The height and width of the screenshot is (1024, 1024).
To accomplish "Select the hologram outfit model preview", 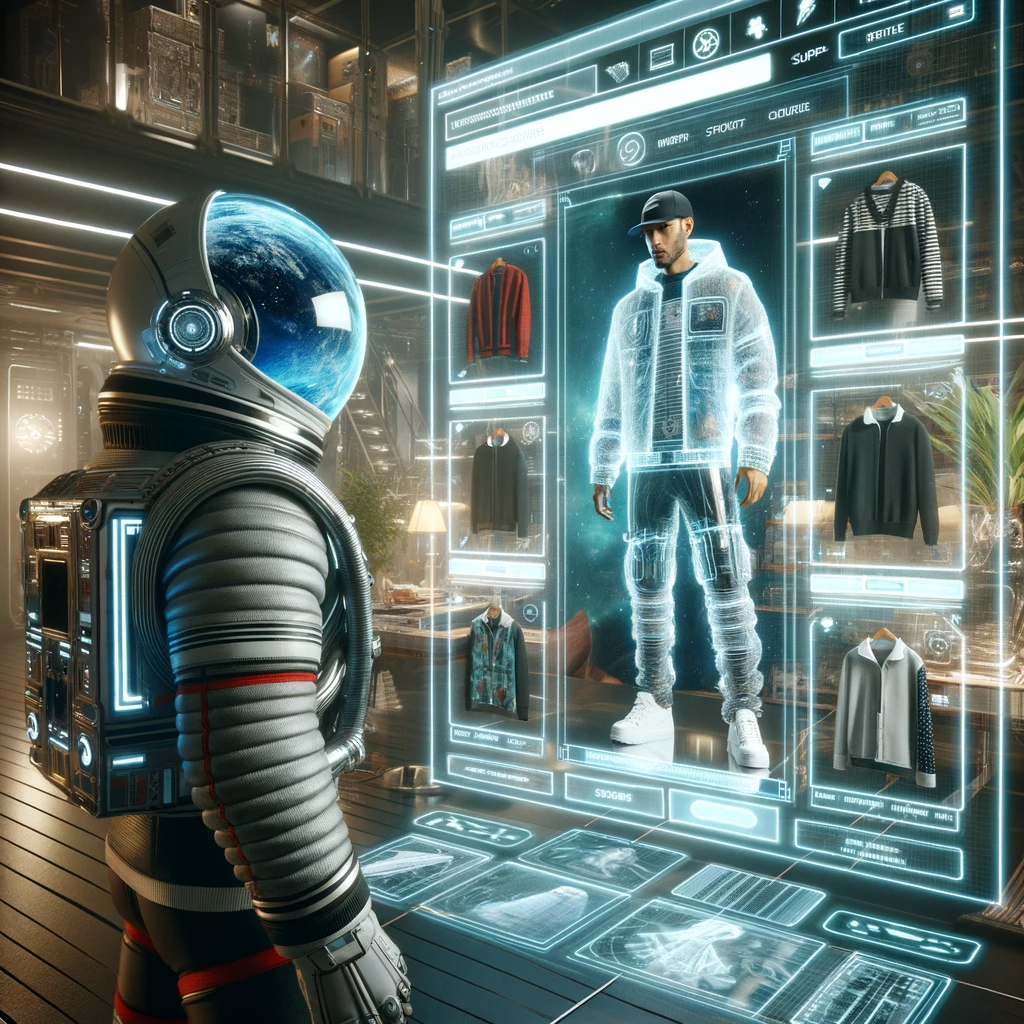I will (683, 460).
